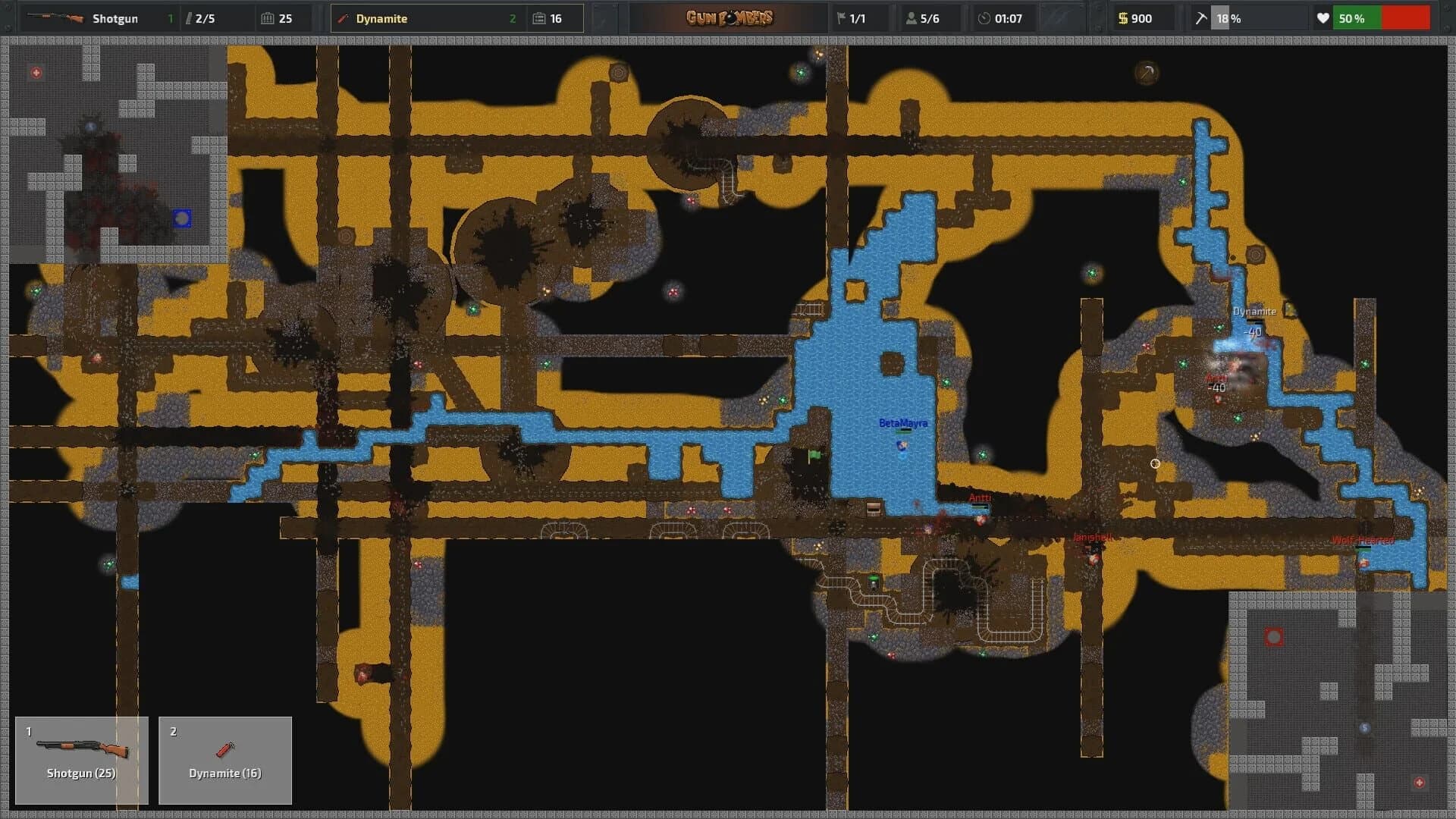
Task: Click the players icon showing 5/6
Action: tap(910, 18)
